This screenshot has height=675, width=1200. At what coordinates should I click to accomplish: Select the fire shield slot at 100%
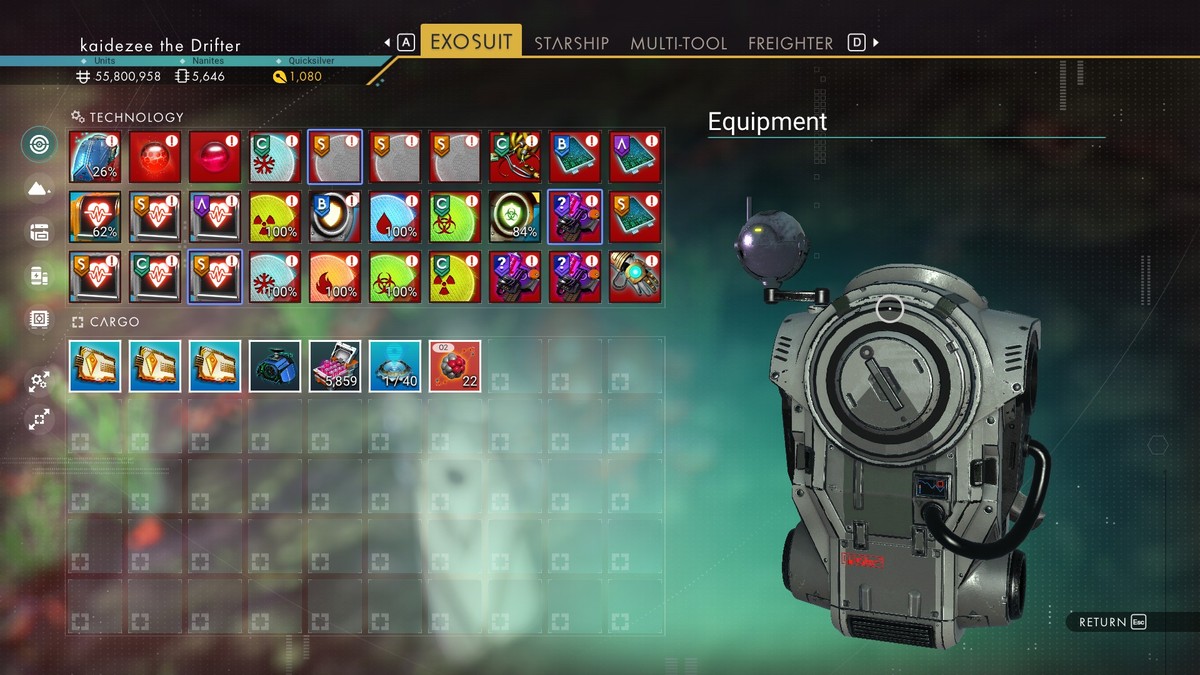335,277
